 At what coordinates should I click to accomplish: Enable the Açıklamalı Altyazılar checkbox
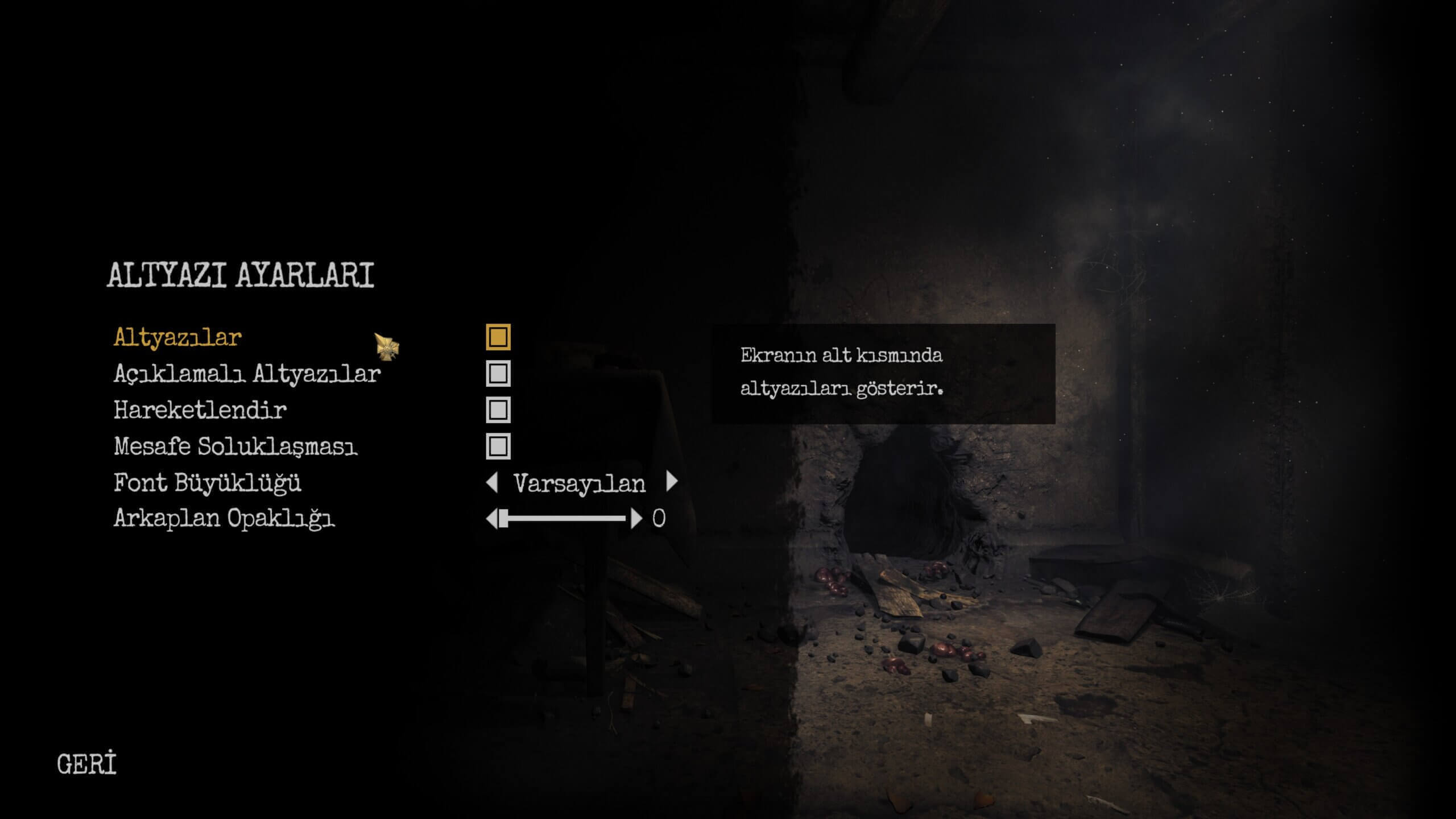tap(498, 374)
